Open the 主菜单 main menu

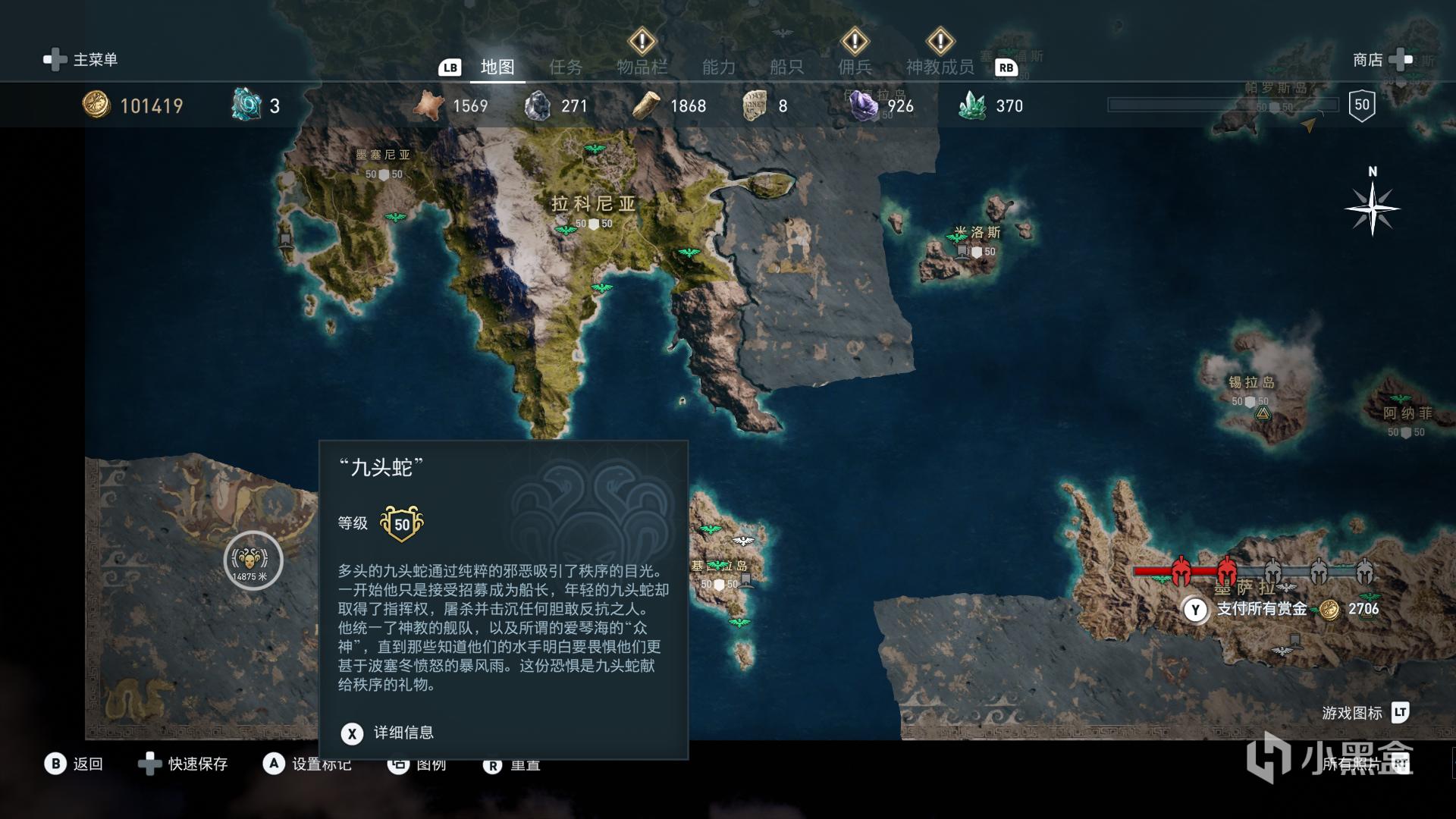(x=82, y=60)
